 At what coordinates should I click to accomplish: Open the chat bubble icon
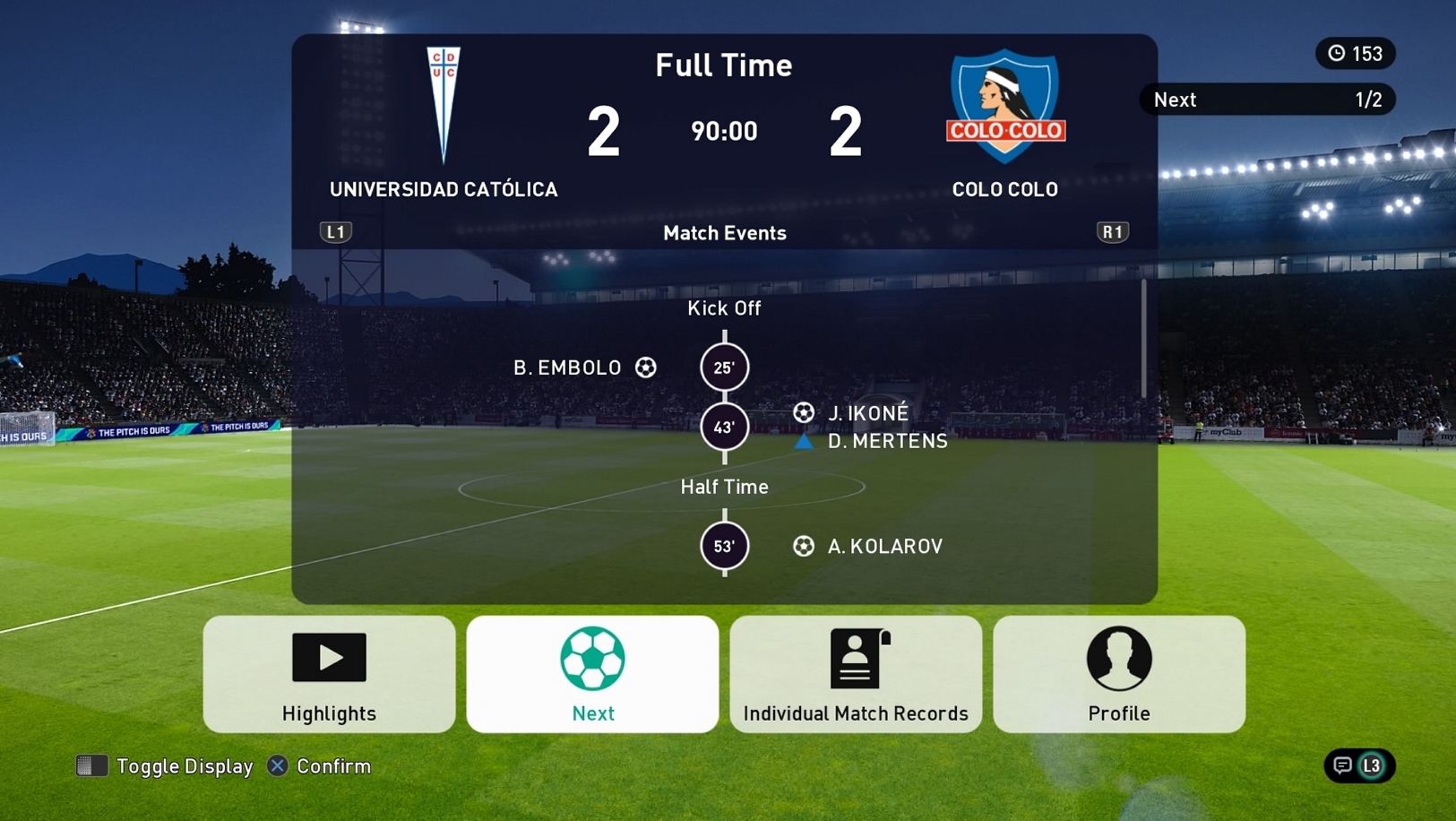(1342, 765)
